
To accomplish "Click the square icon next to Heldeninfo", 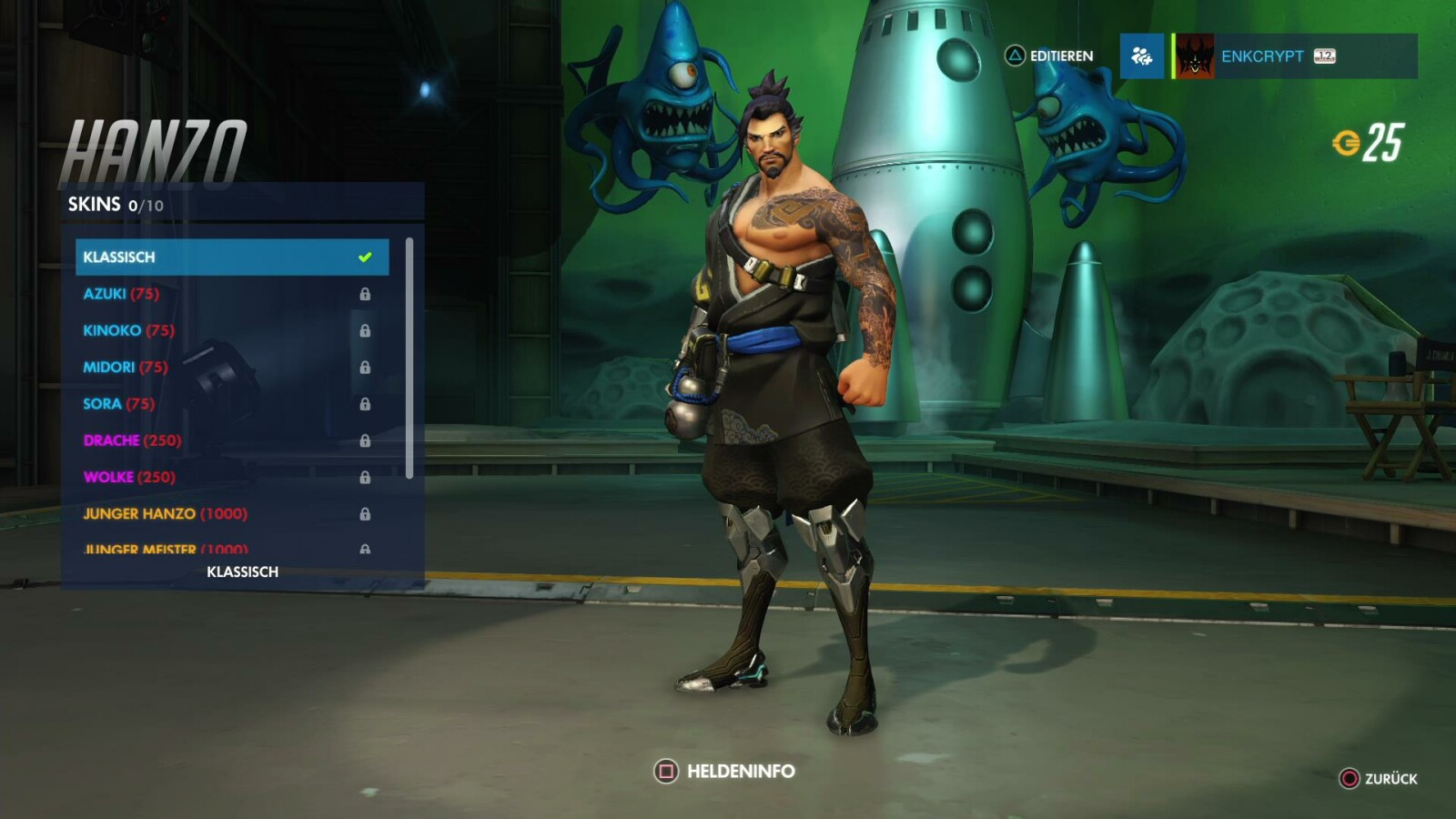I will pos(665,770).
